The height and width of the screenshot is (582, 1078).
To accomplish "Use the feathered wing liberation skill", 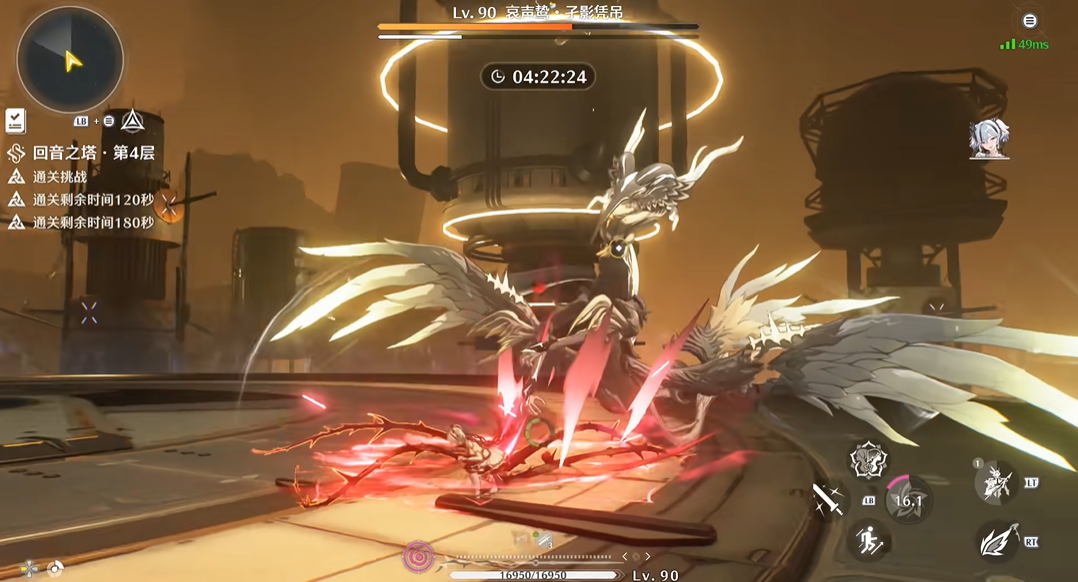I will click(996, 541).
